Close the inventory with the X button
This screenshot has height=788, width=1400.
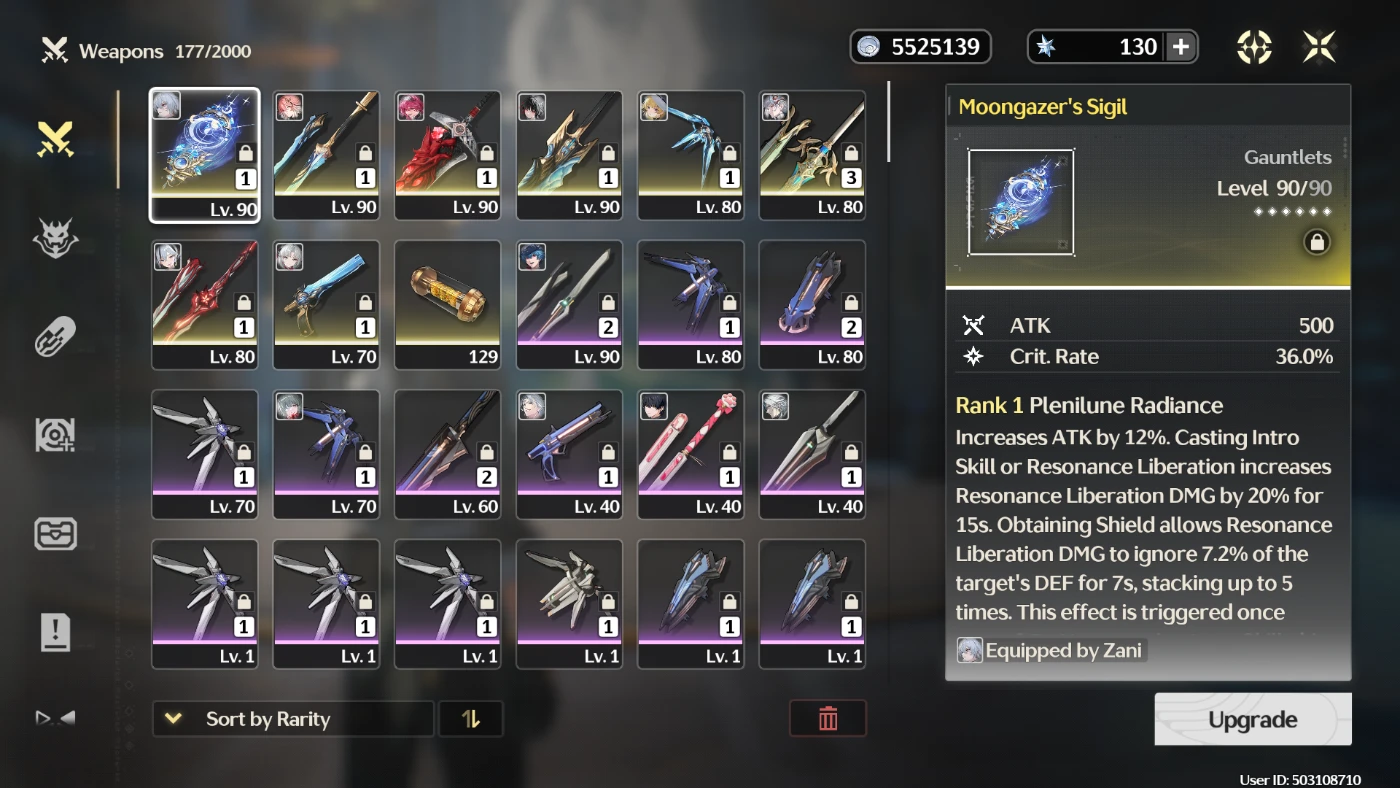(1319, 47)
